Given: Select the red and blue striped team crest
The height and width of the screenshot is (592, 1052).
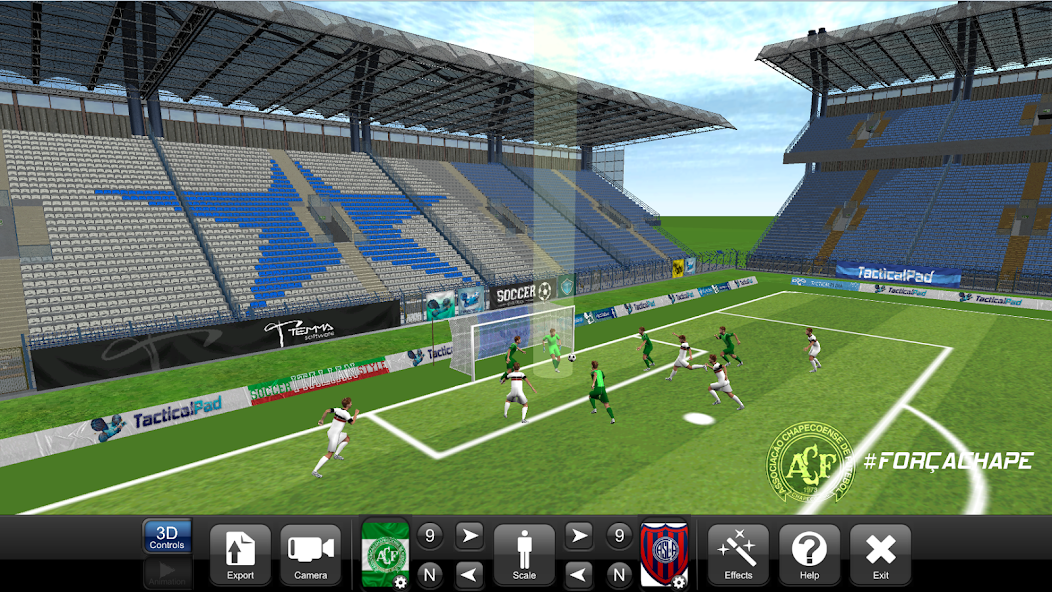Looking at the screenshot, I should point(664,554).
